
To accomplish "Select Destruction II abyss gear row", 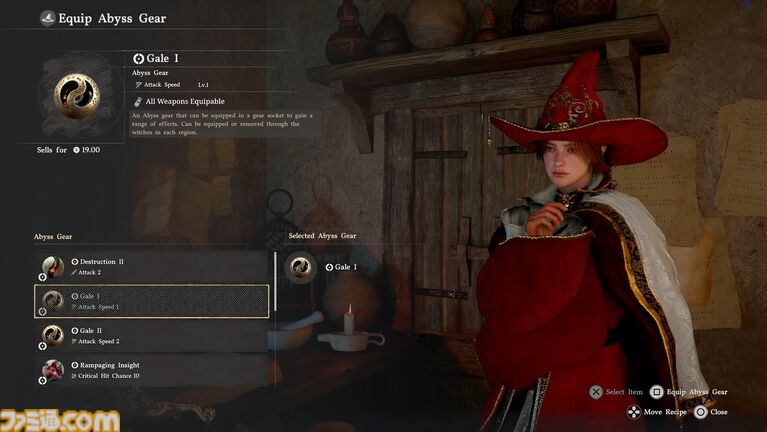I will 150,266.
